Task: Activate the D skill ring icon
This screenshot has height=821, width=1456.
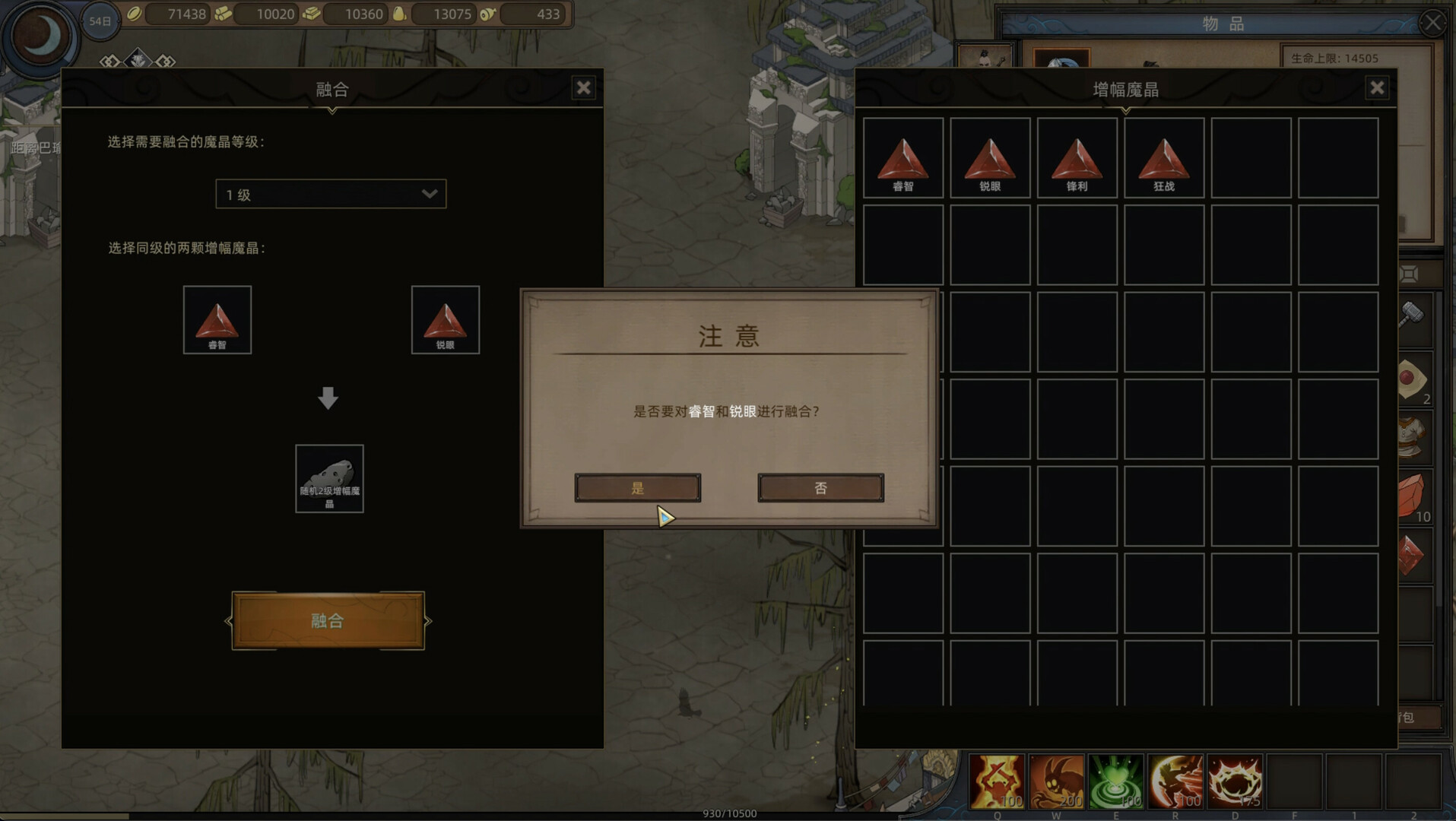Action: (x=1235, y=781)
